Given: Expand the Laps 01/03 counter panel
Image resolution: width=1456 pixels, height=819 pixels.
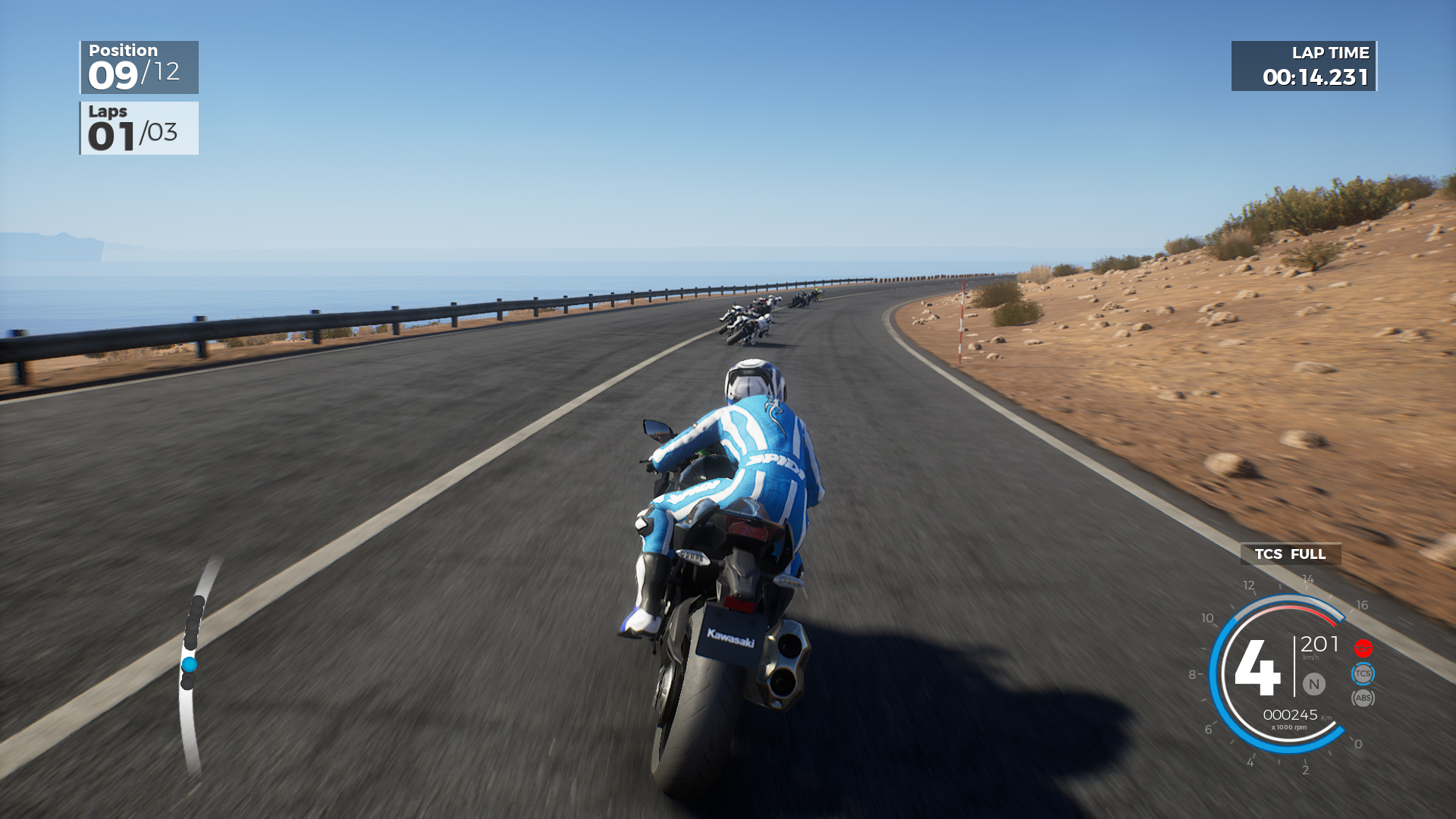Looking at the screenshot, I should point(139,127).
